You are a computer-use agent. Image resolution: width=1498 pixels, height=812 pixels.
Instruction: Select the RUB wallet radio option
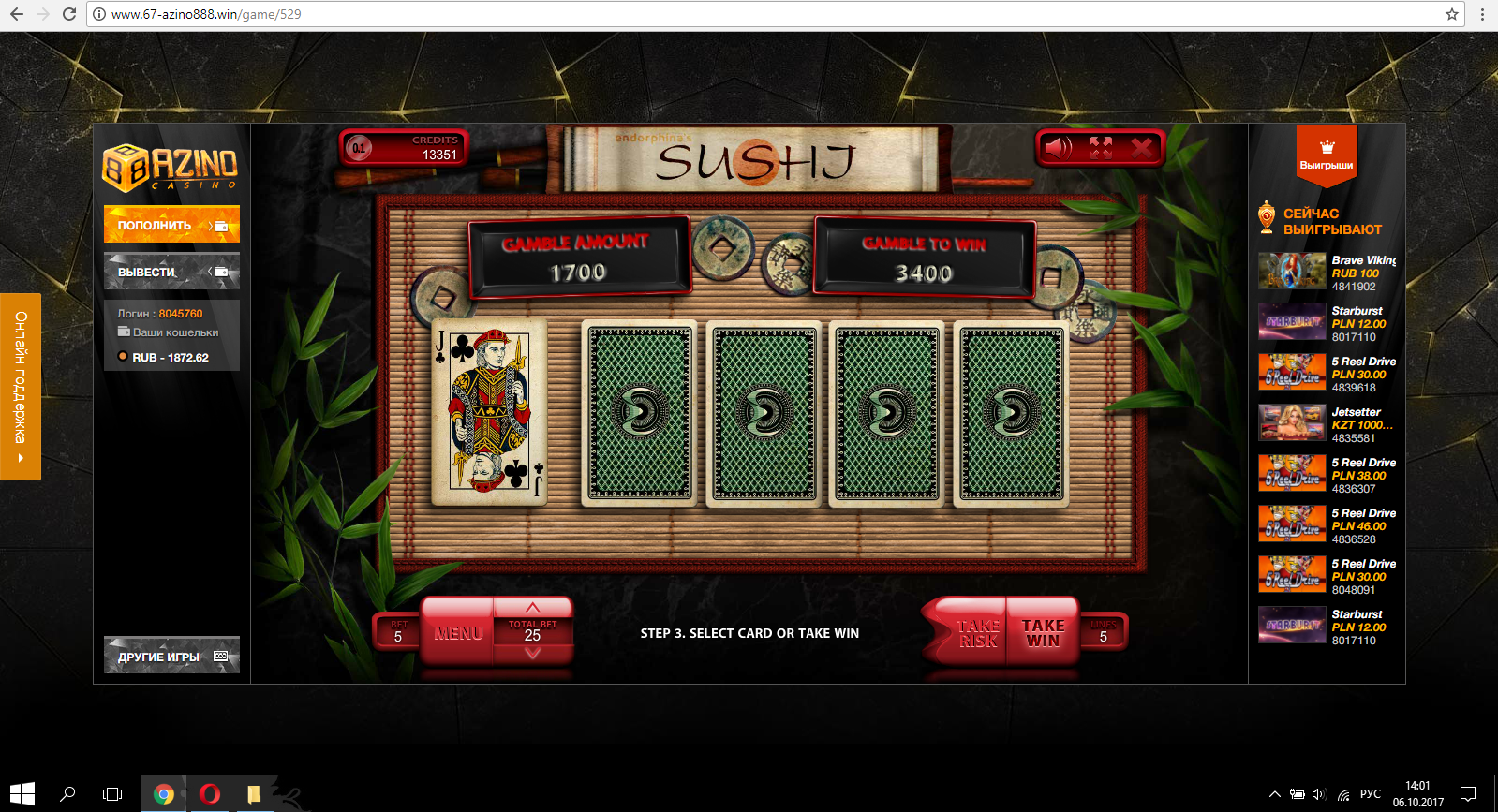[123, 357]
